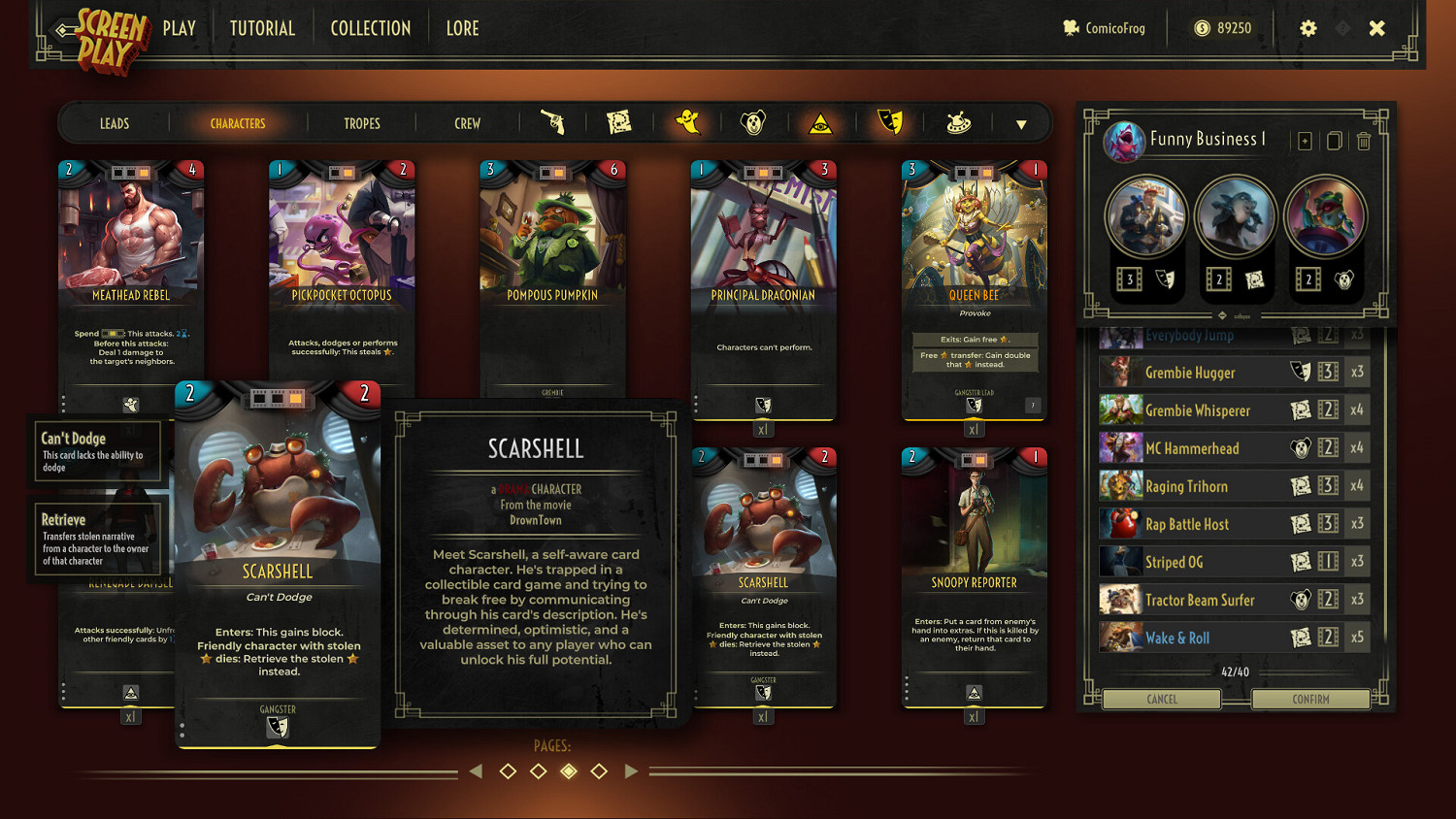The height and width of the screenshot is (819, 1456).
Task: Select the revolver genre filter icon
Action: [x=553, y=122]
